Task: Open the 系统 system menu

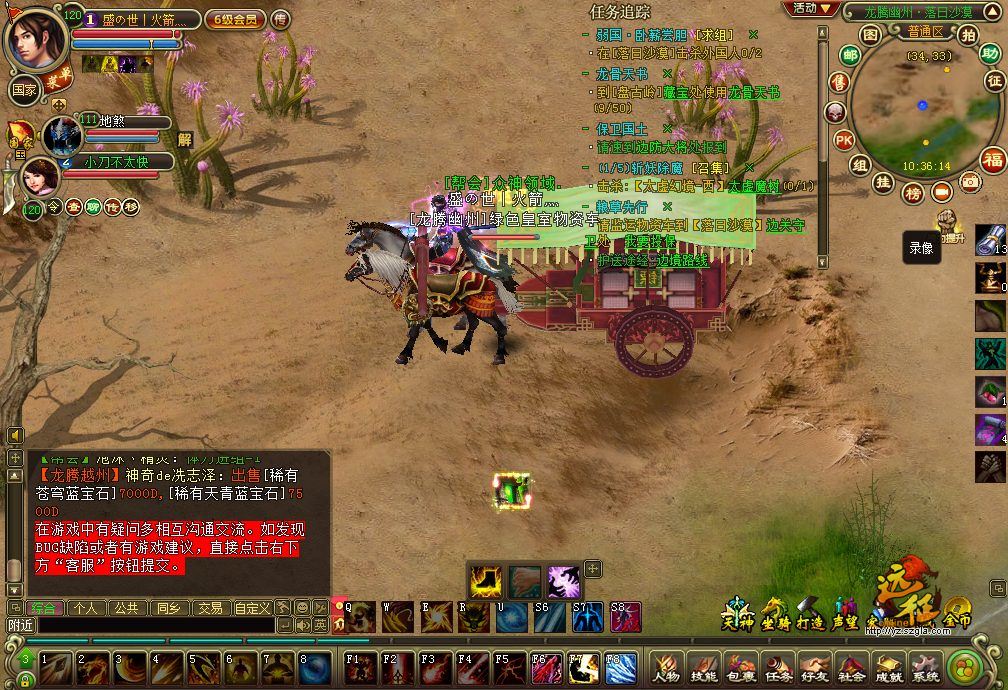Action: [925, 667]
